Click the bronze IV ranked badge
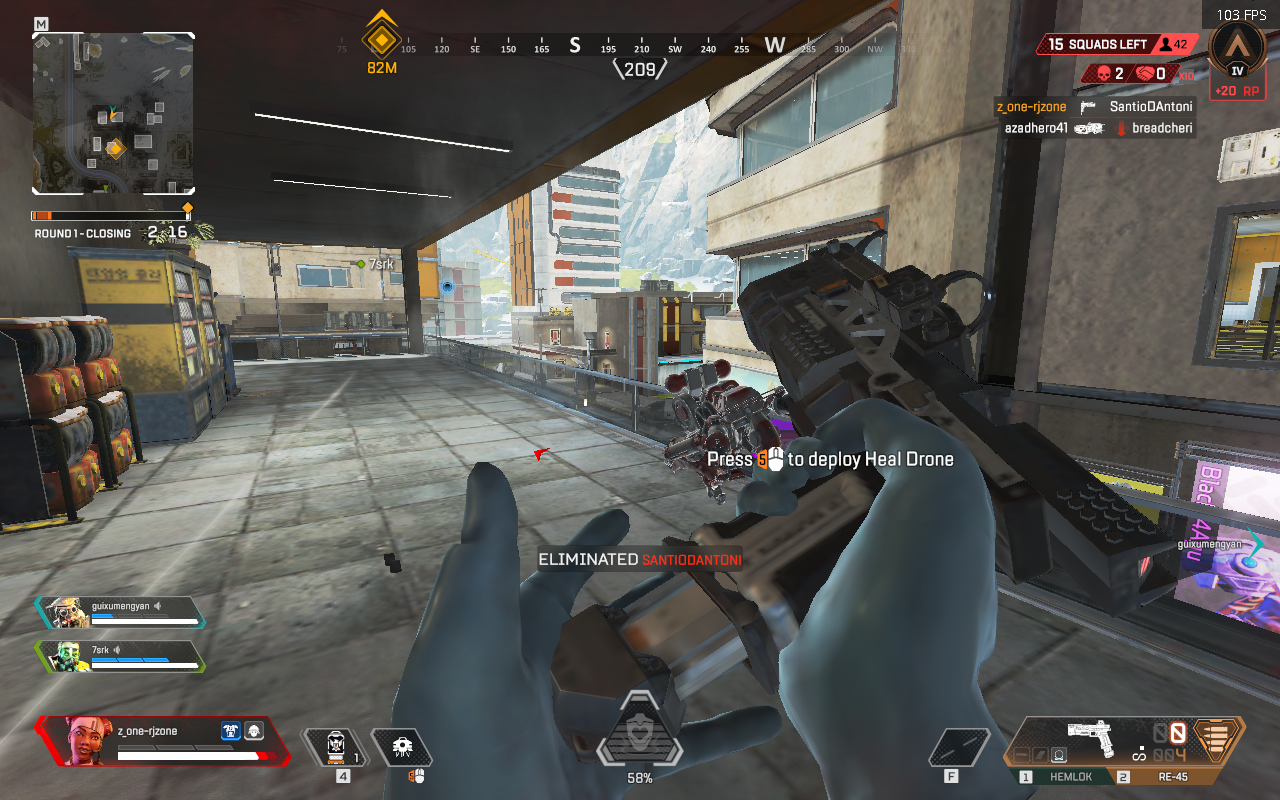 click(1238, 51)
